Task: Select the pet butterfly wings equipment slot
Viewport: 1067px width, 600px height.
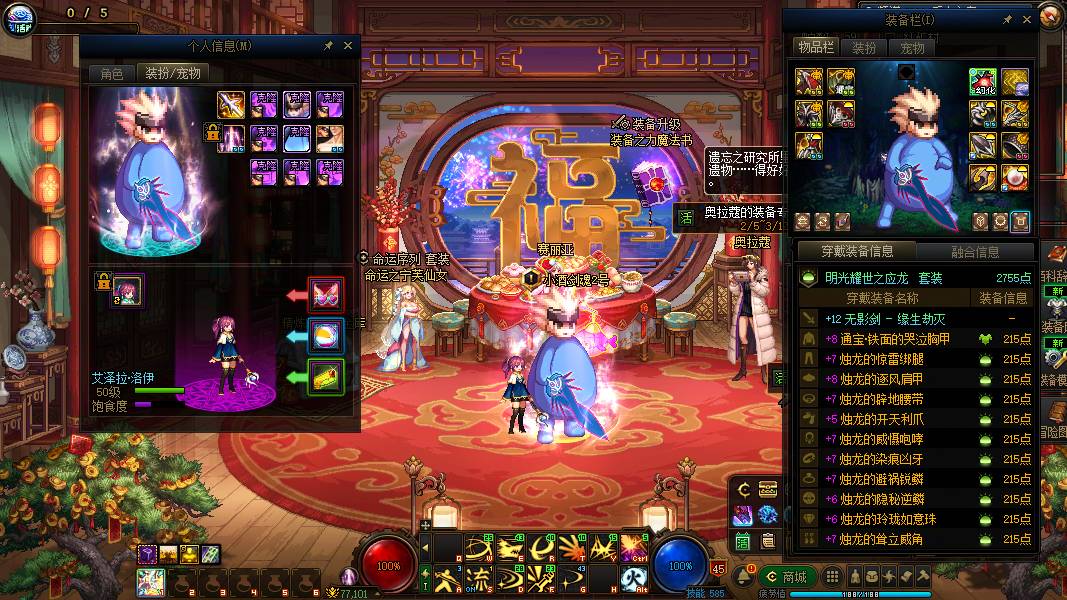Action: 326,294
